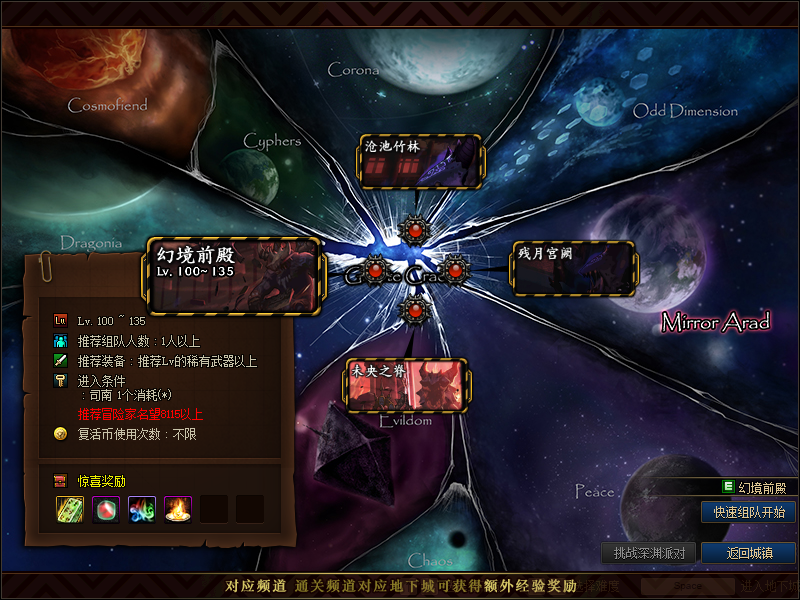This screenshot has width=800, height=600.
Task: Pick the 未央之脊 dungeon tile
Action: (407, 385)
